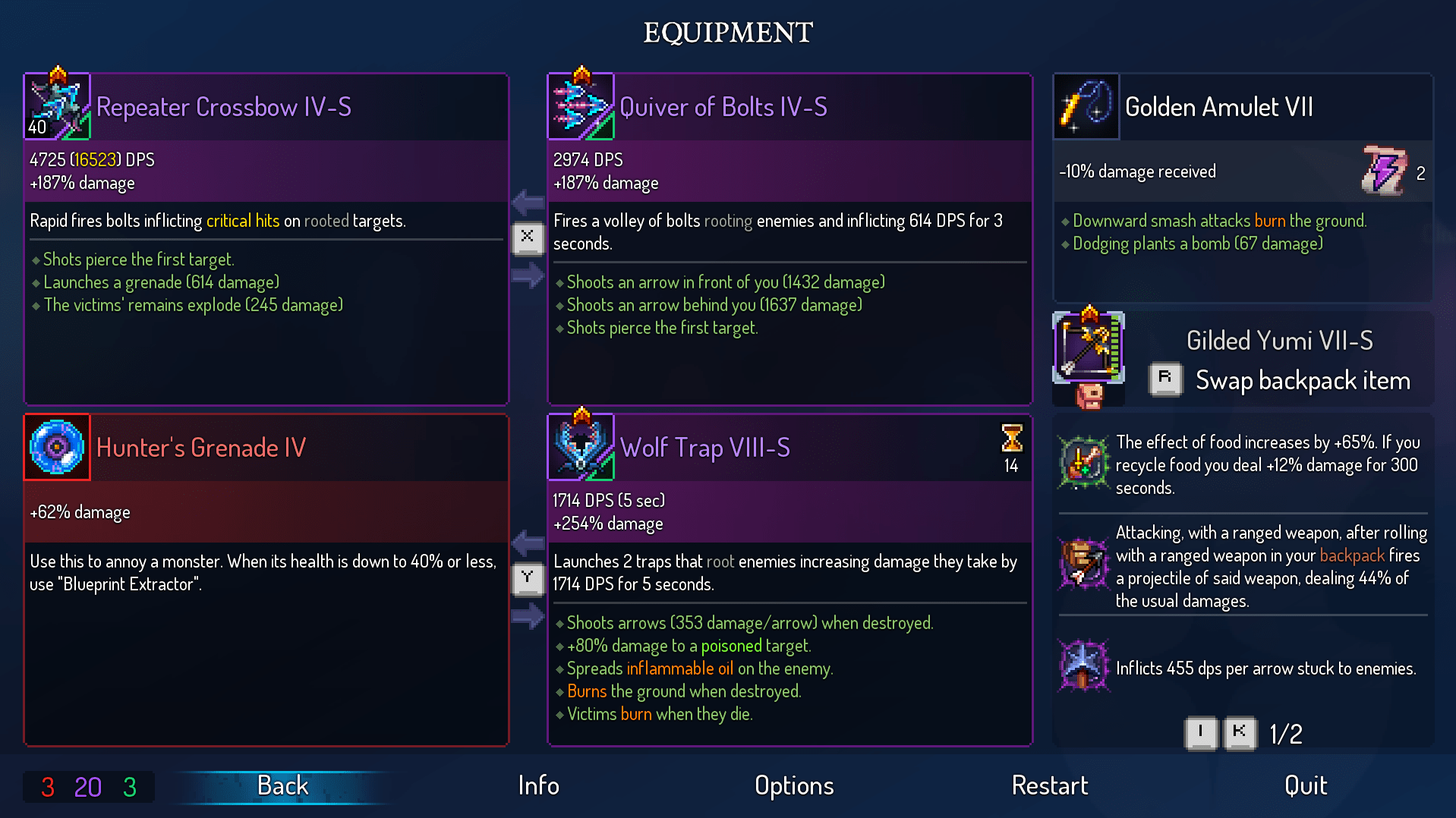Click the hourglass icon on Wolf Trap
The image size is (1456, 818).
1011,439
